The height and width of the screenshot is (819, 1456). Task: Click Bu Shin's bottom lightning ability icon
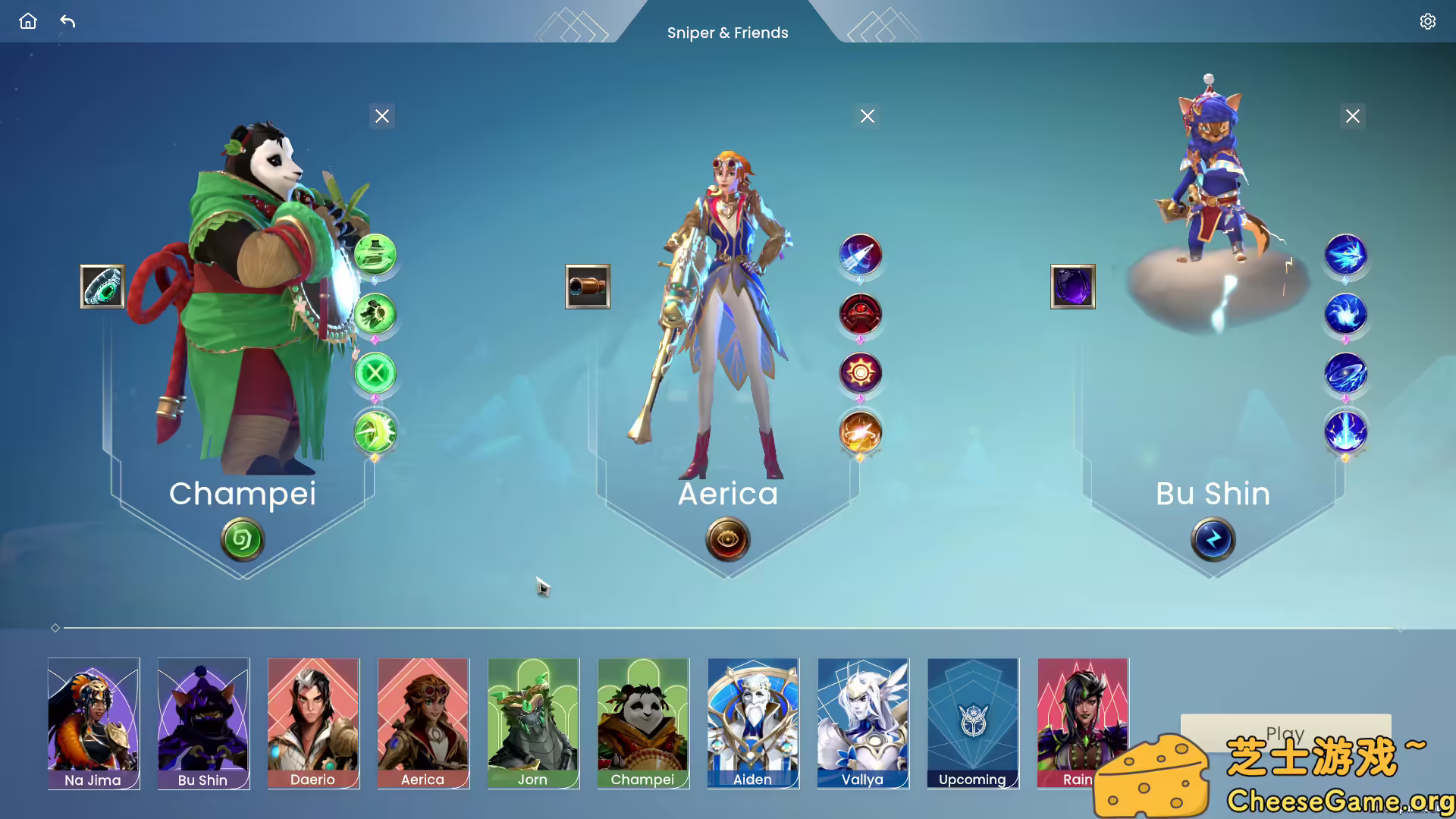(1345, 431)
